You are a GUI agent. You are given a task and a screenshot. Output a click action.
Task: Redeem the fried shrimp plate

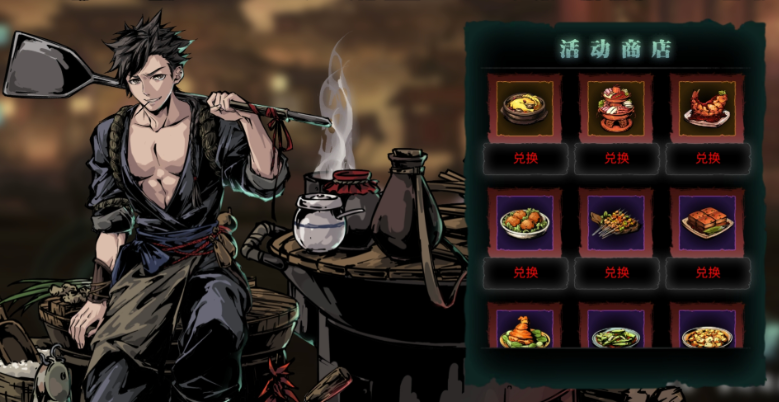coord(706,158)
